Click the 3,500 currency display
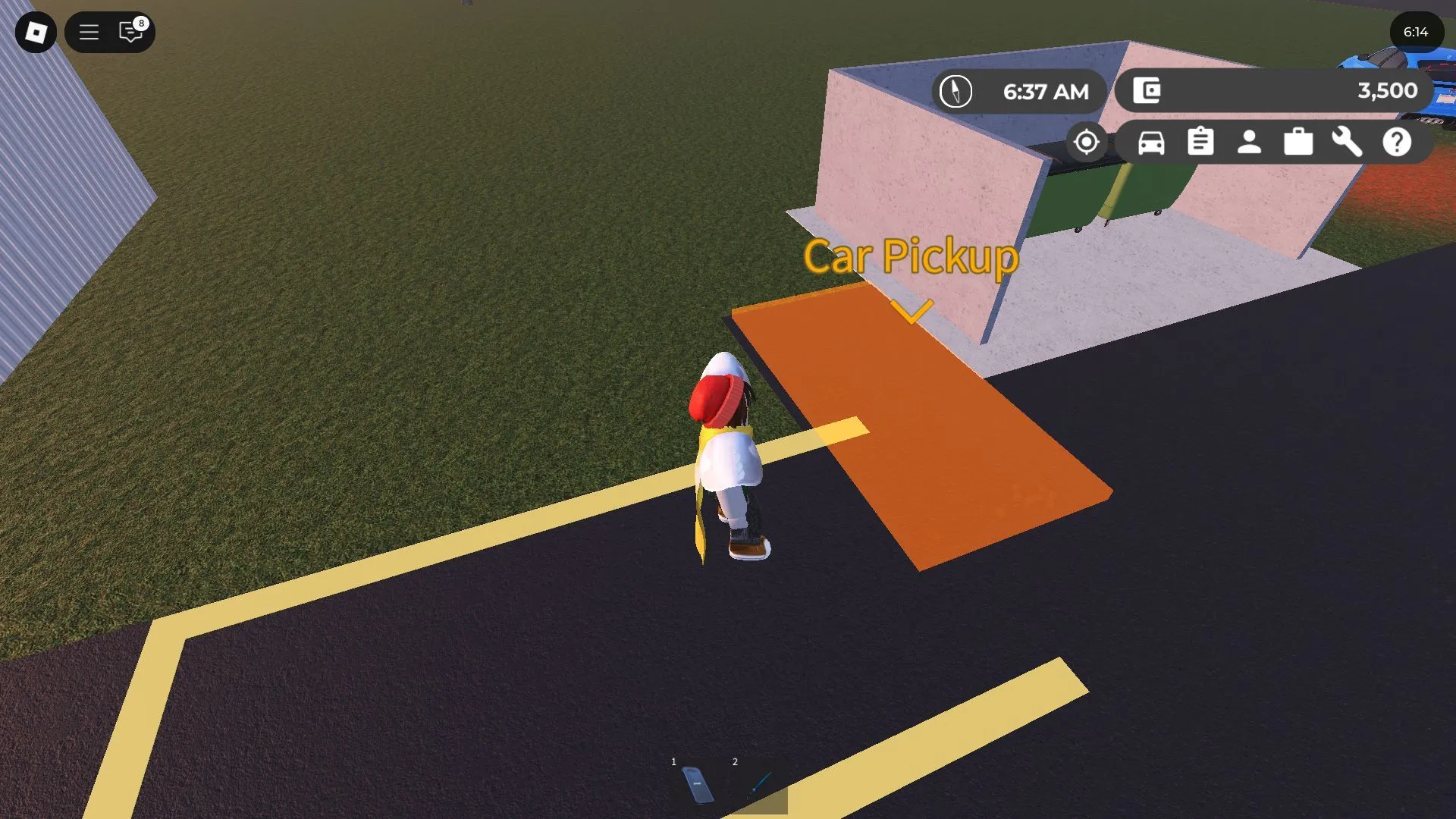Viewport: 1456px width, 819px height. [1388, 90]
